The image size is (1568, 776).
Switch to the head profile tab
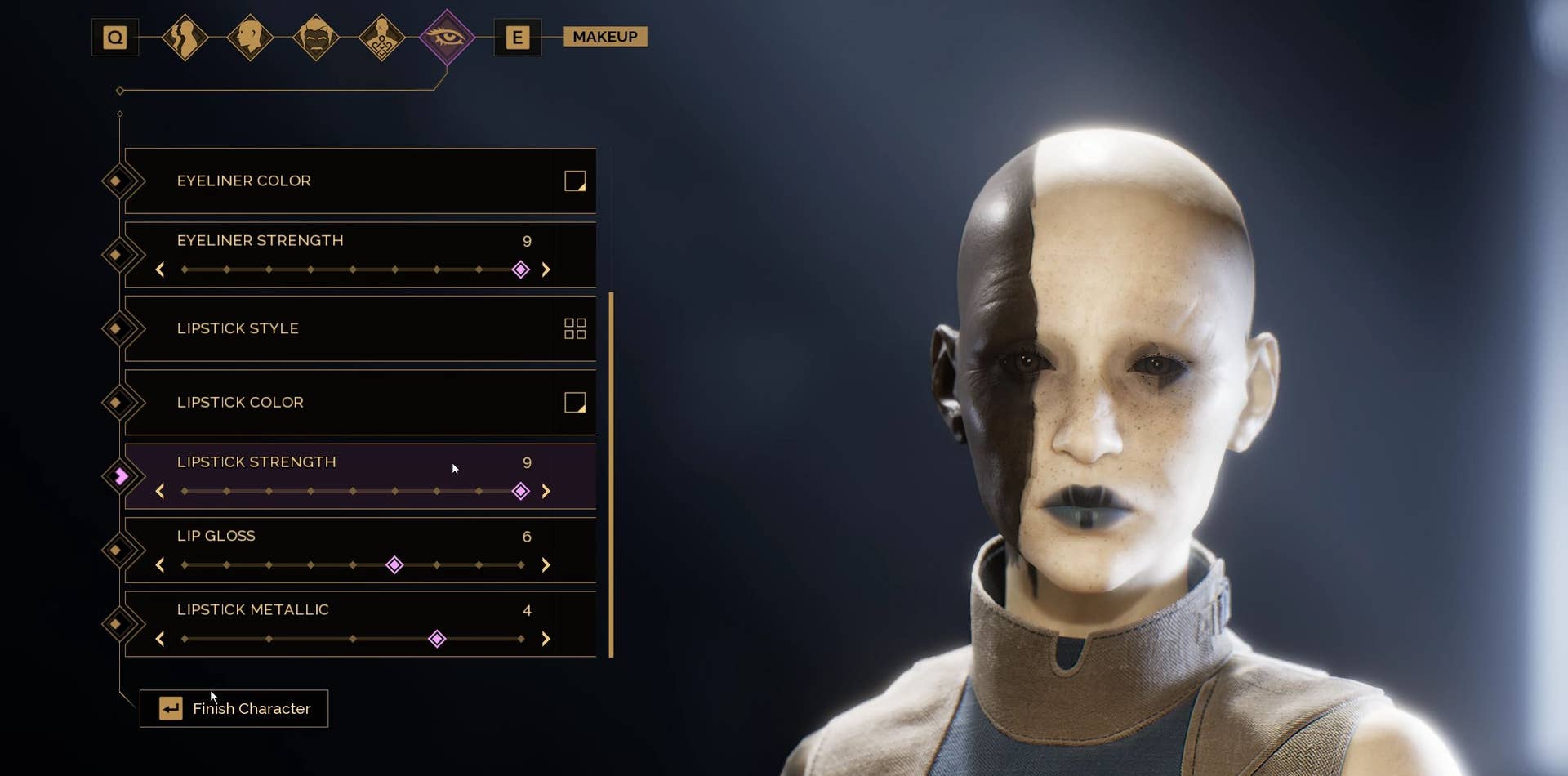click(x=250, y=38)
